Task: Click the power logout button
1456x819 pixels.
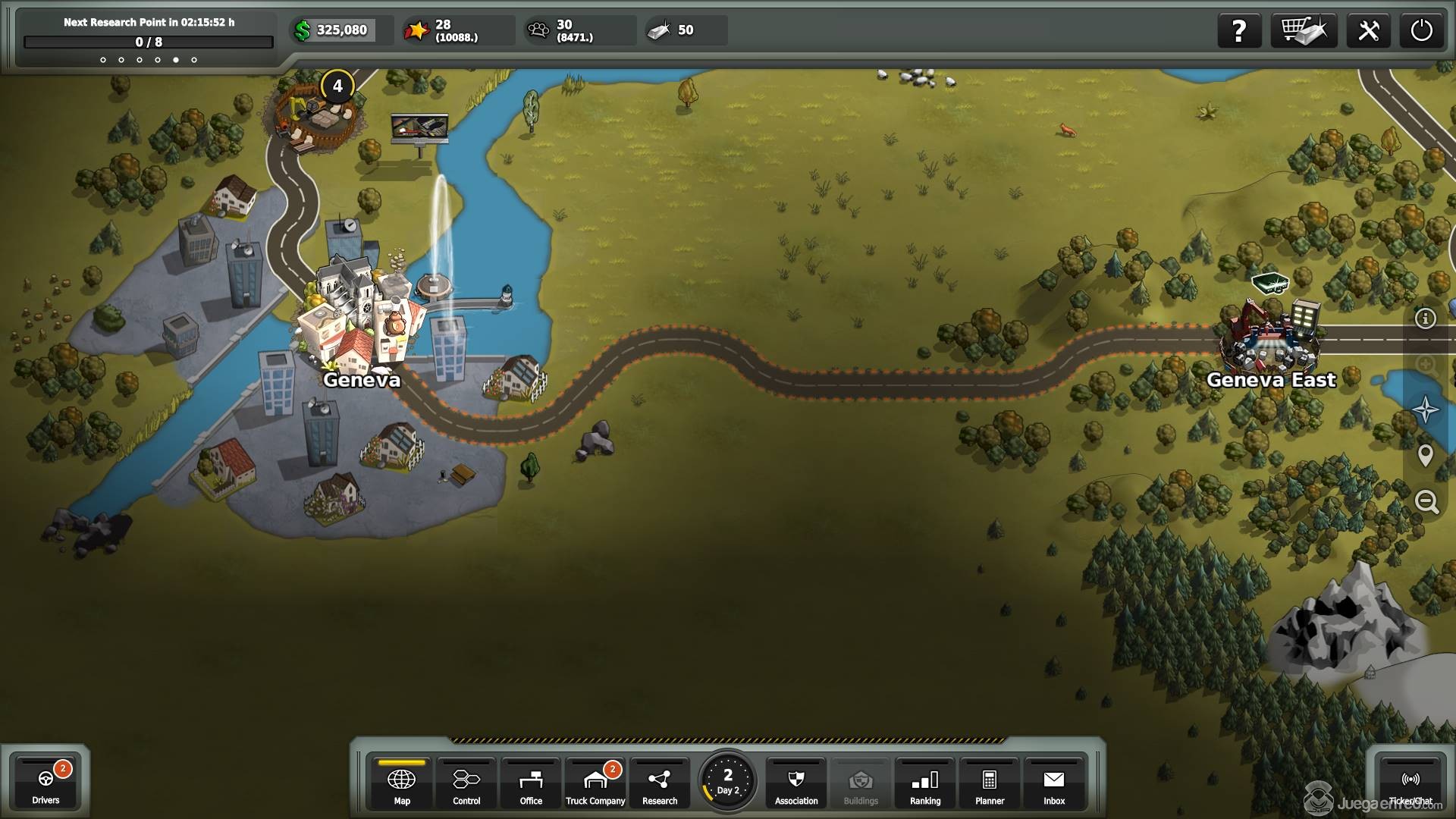Action: [x=1421, y=31]
